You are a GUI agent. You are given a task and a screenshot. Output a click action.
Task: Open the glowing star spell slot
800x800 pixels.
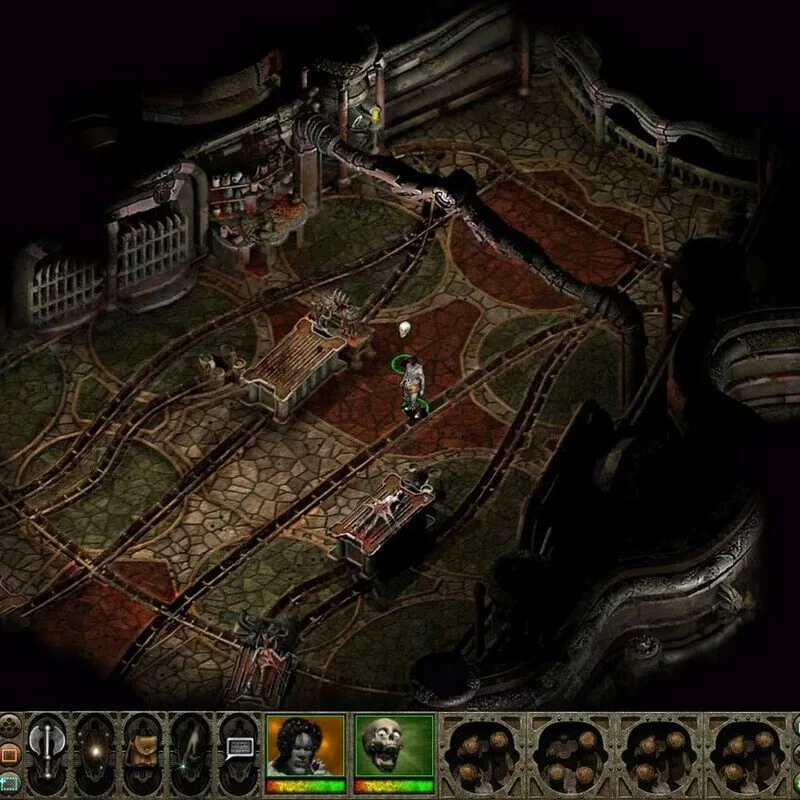coord(97,748)
